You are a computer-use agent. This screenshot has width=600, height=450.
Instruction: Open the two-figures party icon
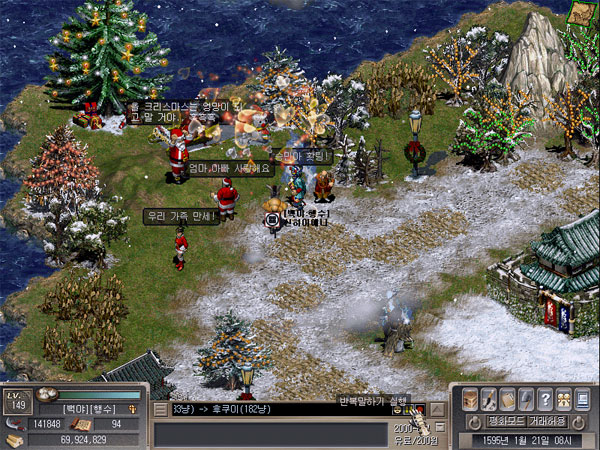tap(564, 398)
